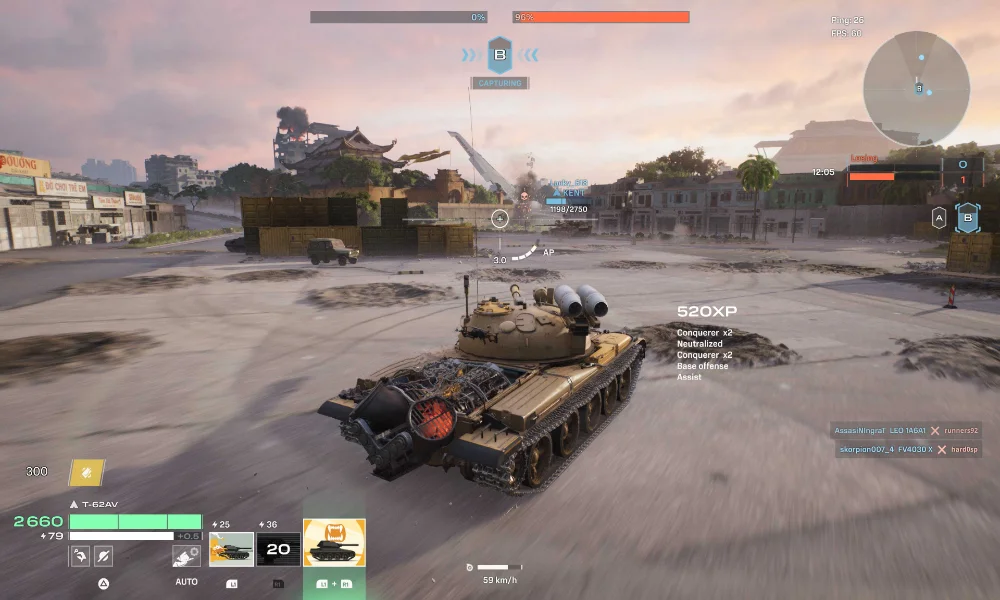The width and height of the screenshot is (1000, 600).
Task: Select the ability slot on cooldown showing 20
Action: (278, 548)
